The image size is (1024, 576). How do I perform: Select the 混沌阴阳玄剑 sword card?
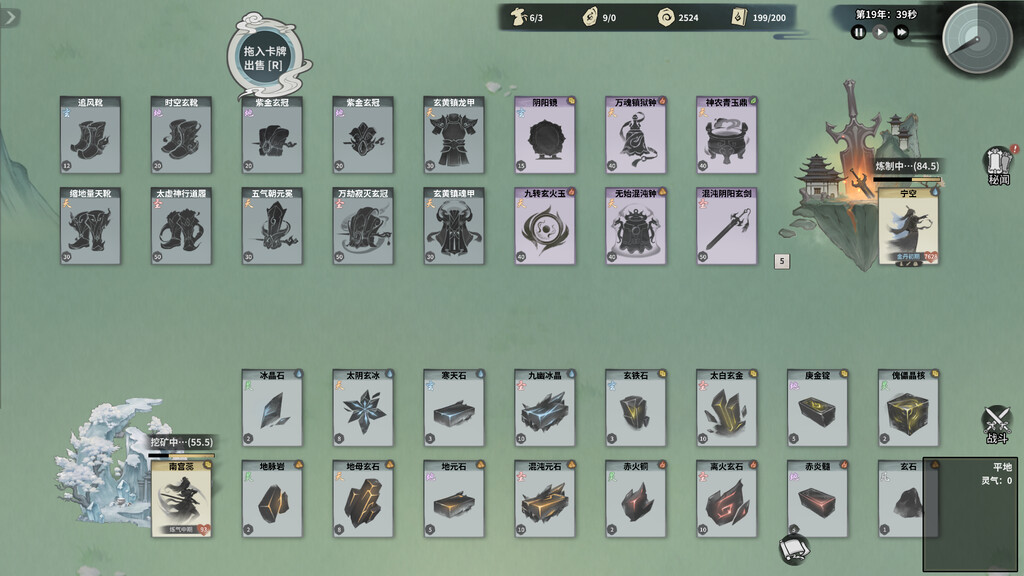[x=727, y=226]
